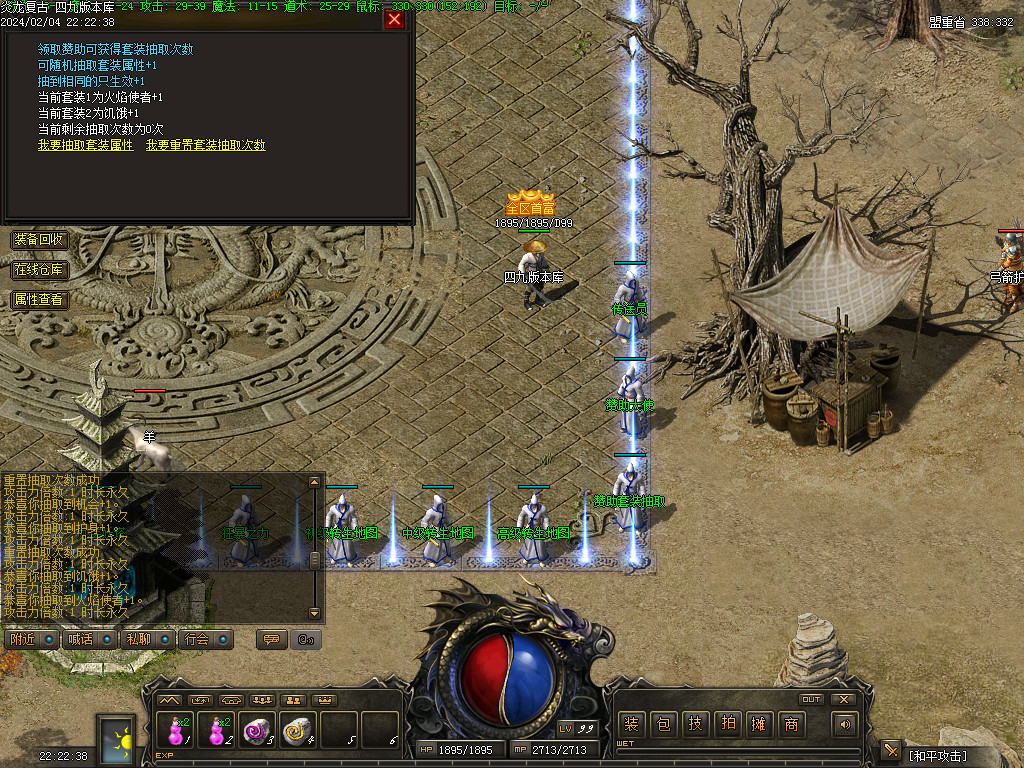1024x768 pixels.
Task: Toggle sound with the speaker icon
Action: tap(846, 724)
